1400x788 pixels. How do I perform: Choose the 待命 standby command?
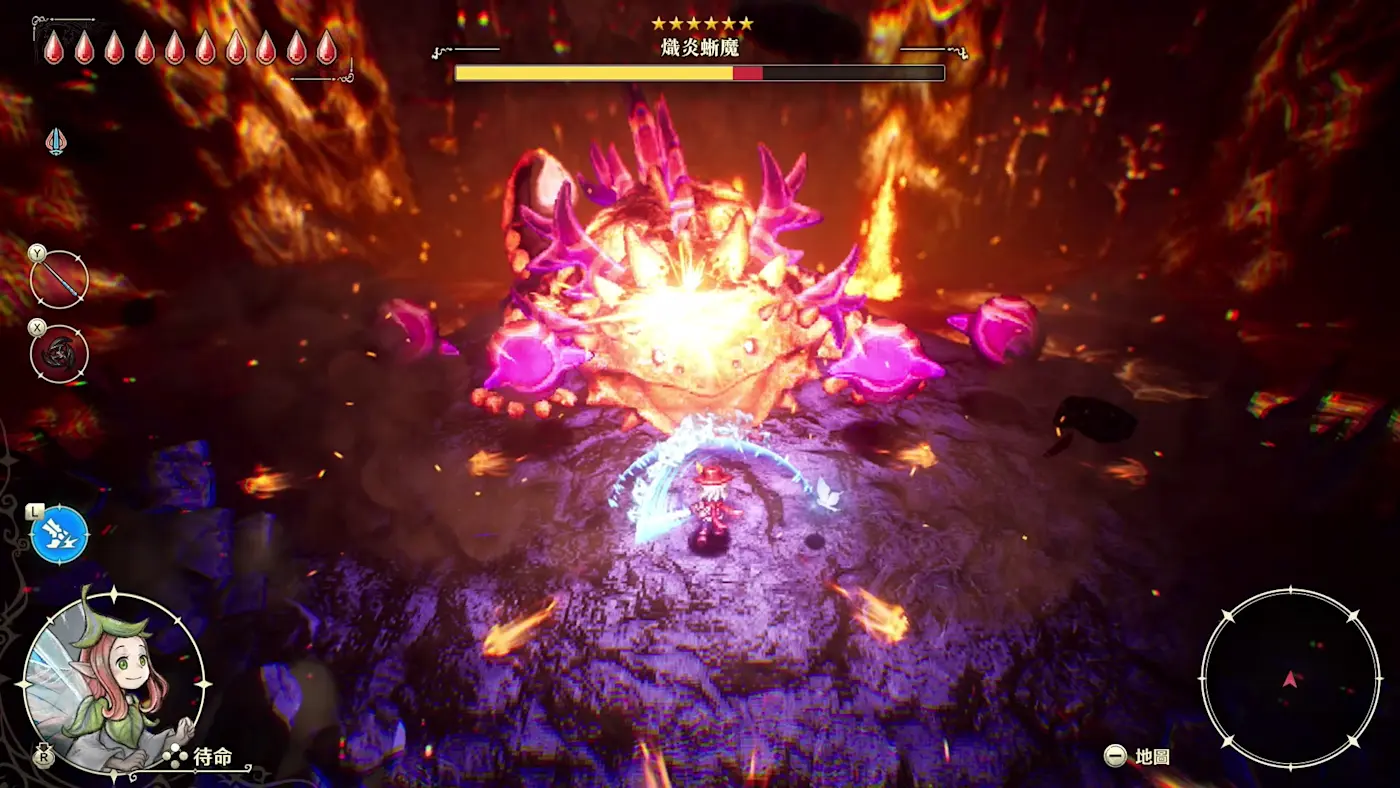coord(212,757)
